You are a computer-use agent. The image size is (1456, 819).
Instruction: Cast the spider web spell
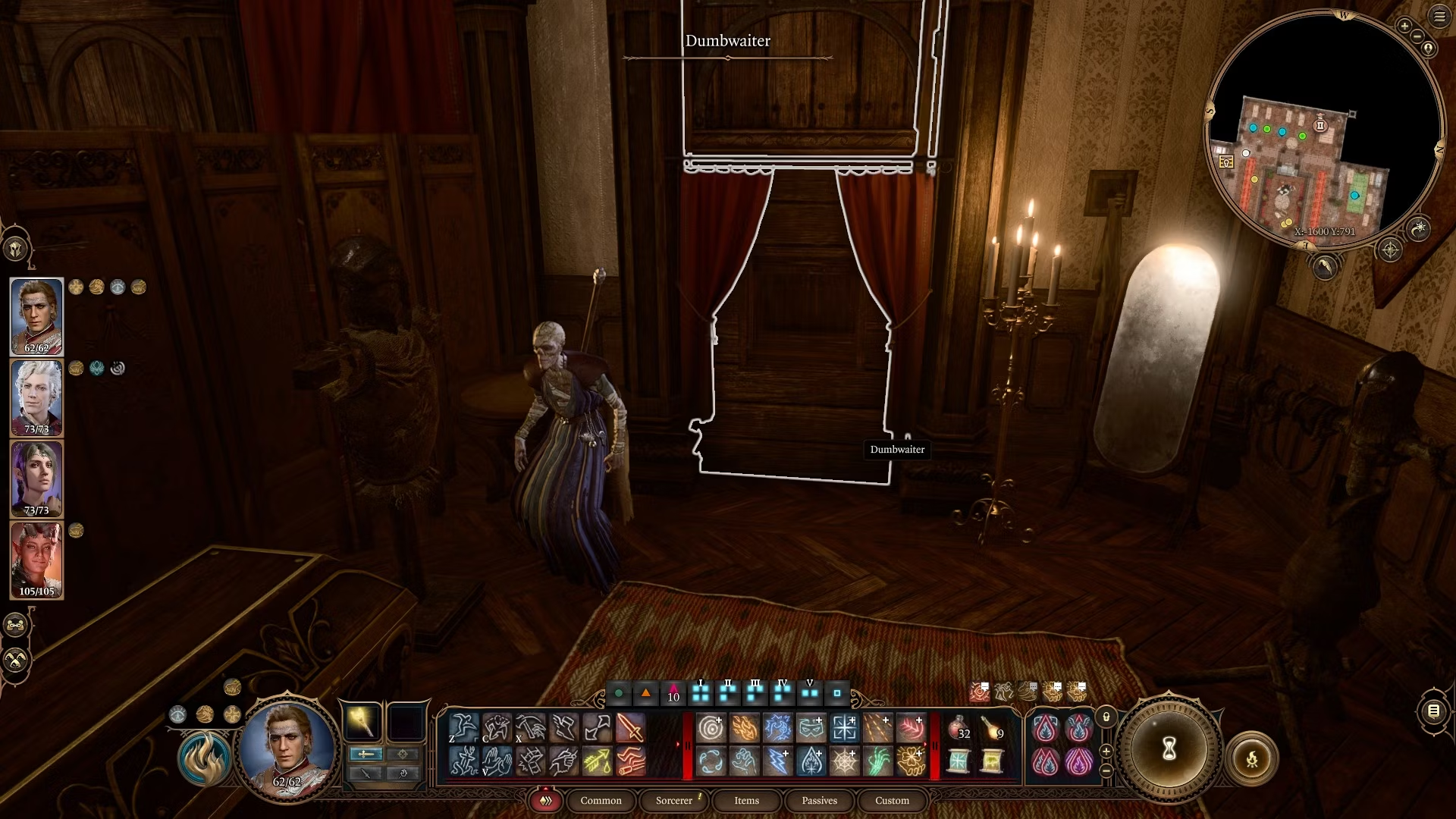[844, 761]
